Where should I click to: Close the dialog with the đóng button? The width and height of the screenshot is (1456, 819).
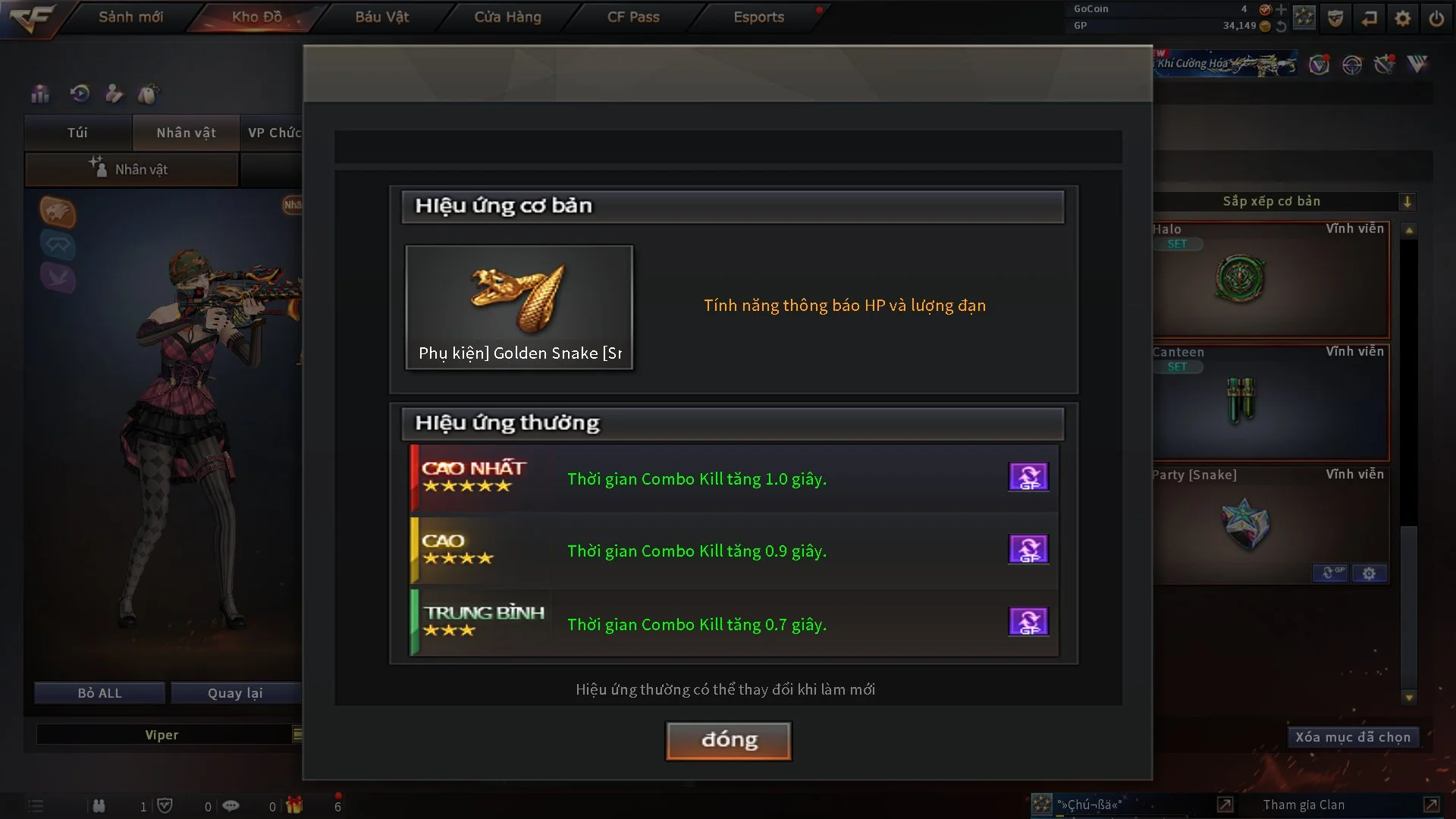coord(728,740)
